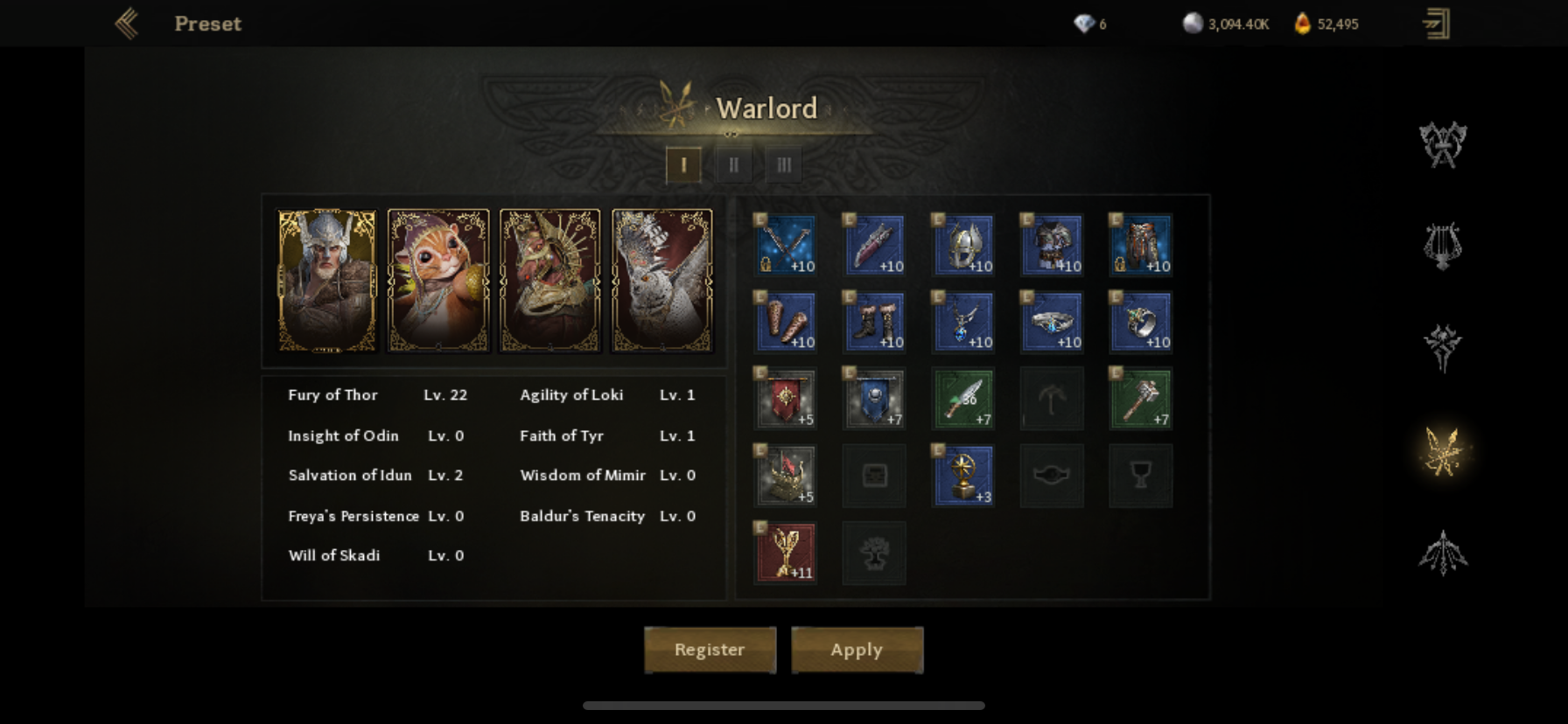
Task: Click the Register button
Action: [x=710, y=650]
